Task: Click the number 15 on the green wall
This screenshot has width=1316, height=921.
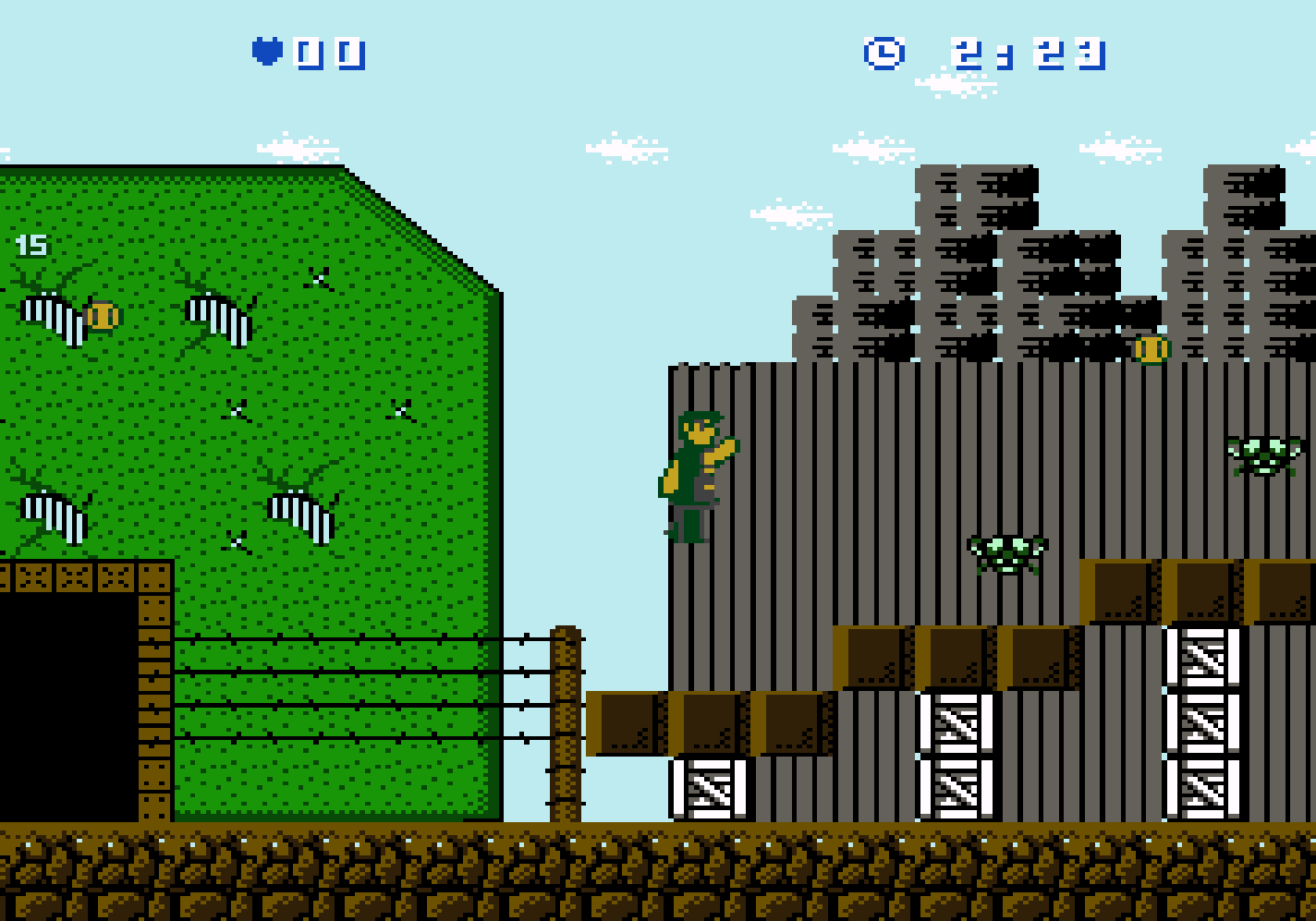Action: click(x=30, y=243)
